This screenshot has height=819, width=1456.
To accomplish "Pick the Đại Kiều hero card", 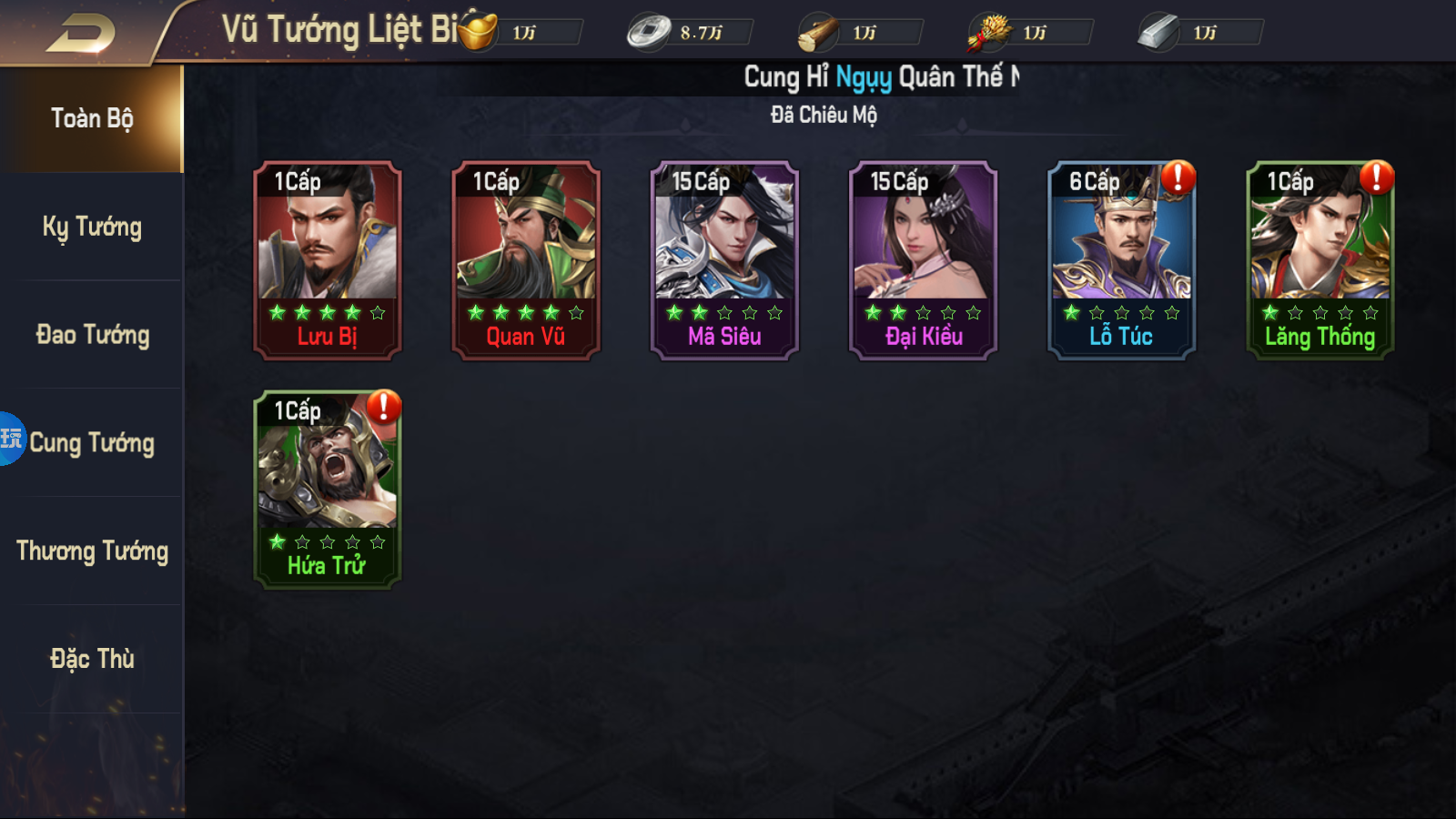I will pos(923,260).
